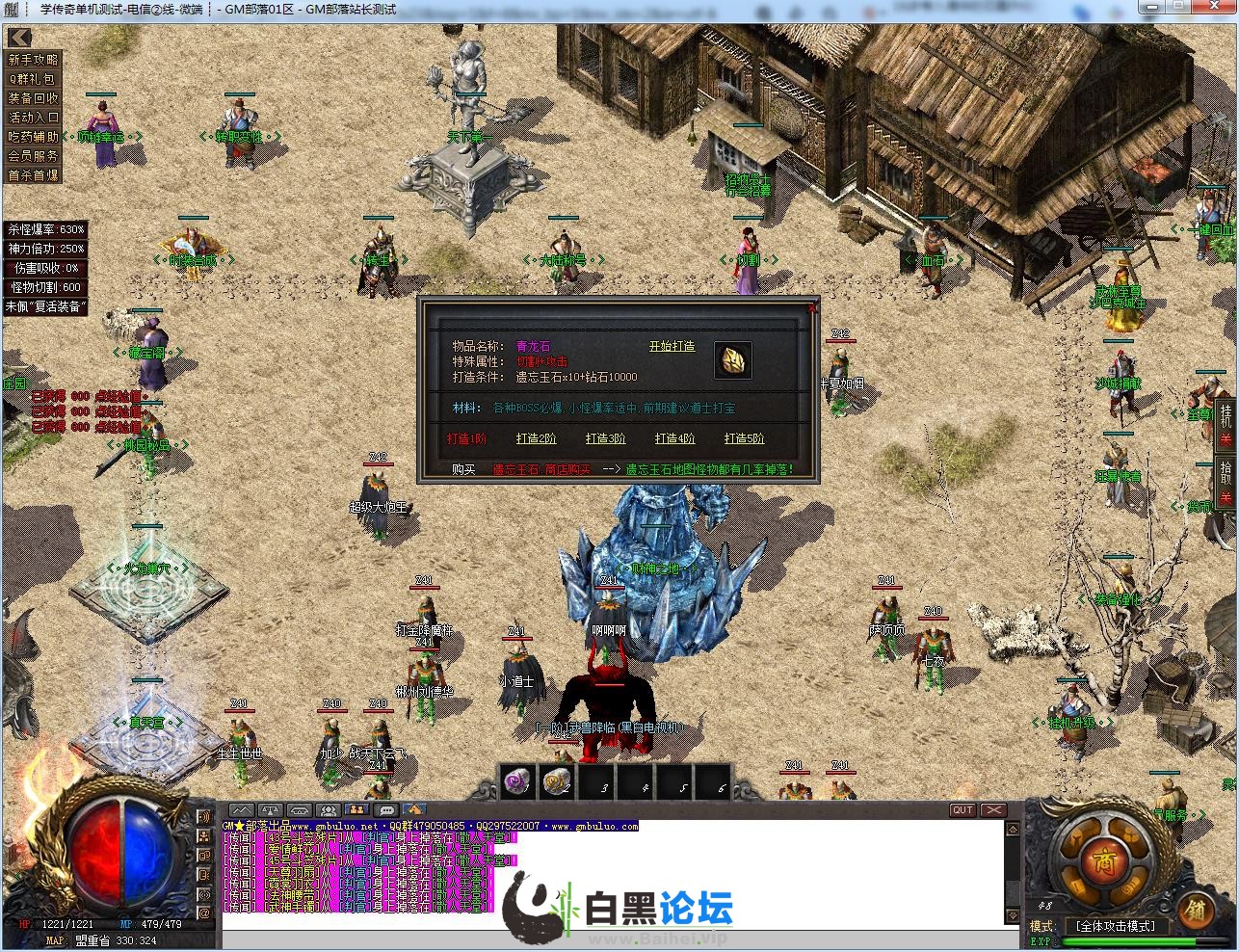Select 打造4阶 forging tier
Image resolution: width=1239 pixels, height=952 pixels.
pyautogui.click(x=674, y=438)
